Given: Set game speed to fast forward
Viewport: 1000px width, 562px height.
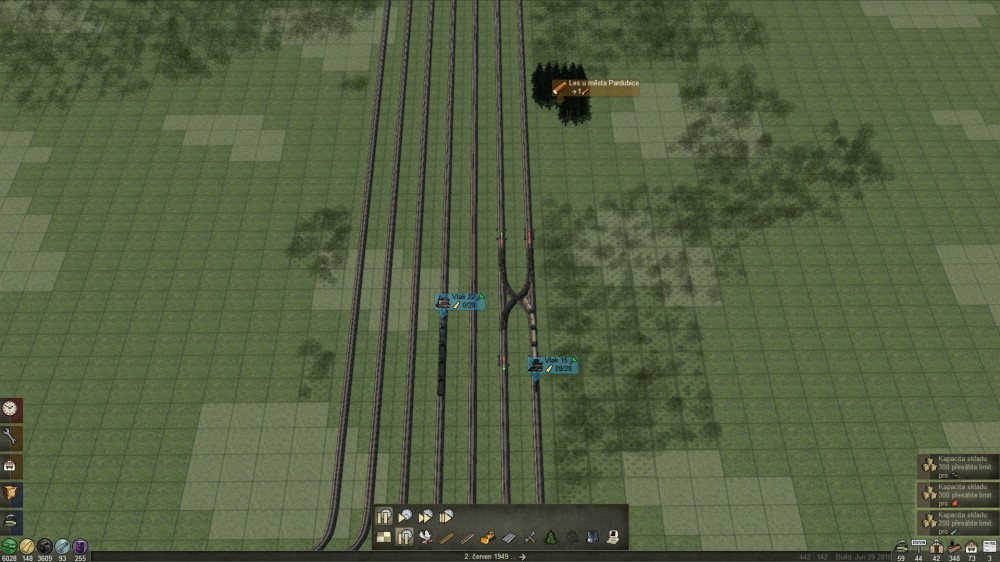Looking at the screenshot, I should coord(426,517).
